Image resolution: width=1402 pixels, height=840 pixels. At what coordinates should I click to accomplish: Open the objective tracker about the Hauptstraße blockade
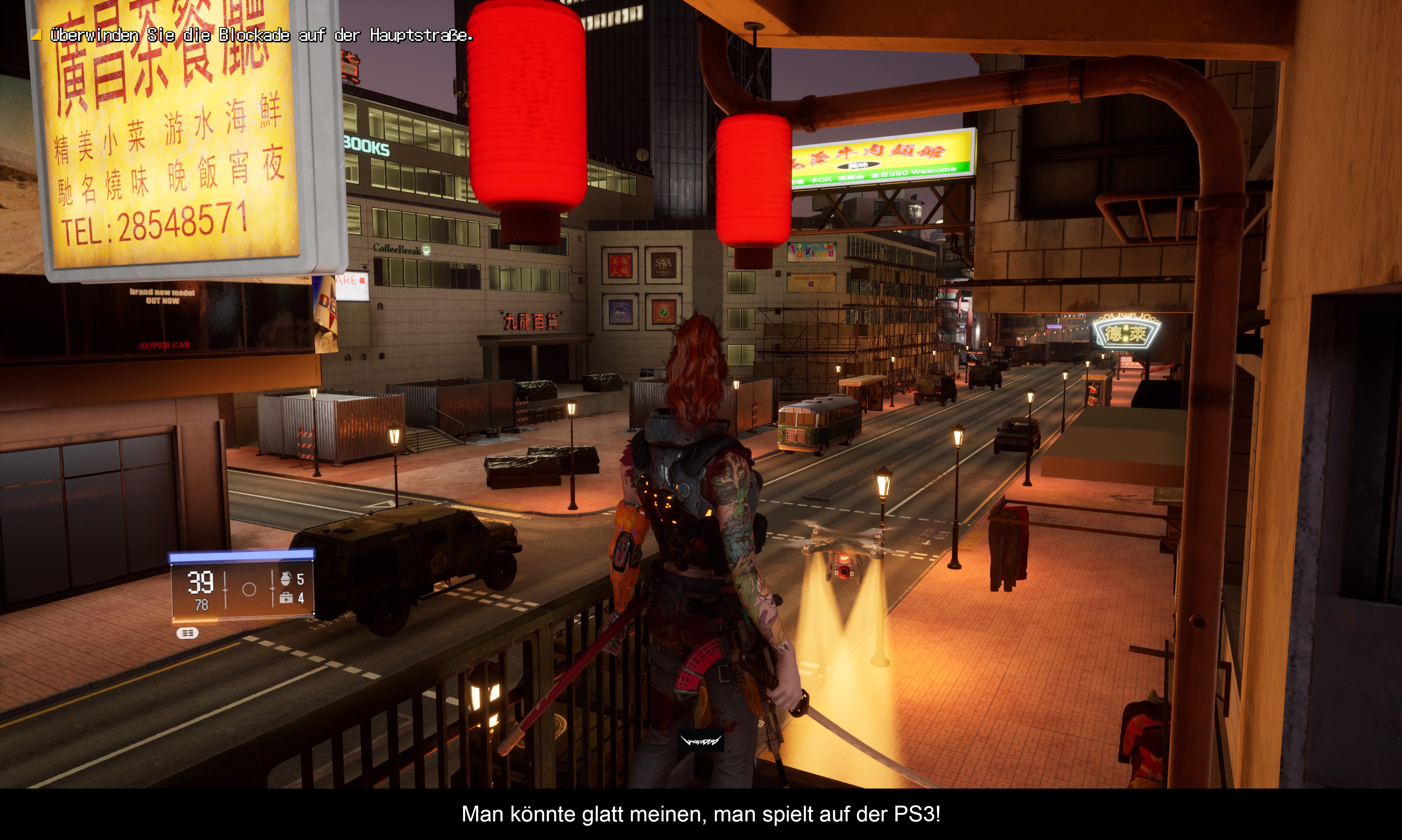260,35
